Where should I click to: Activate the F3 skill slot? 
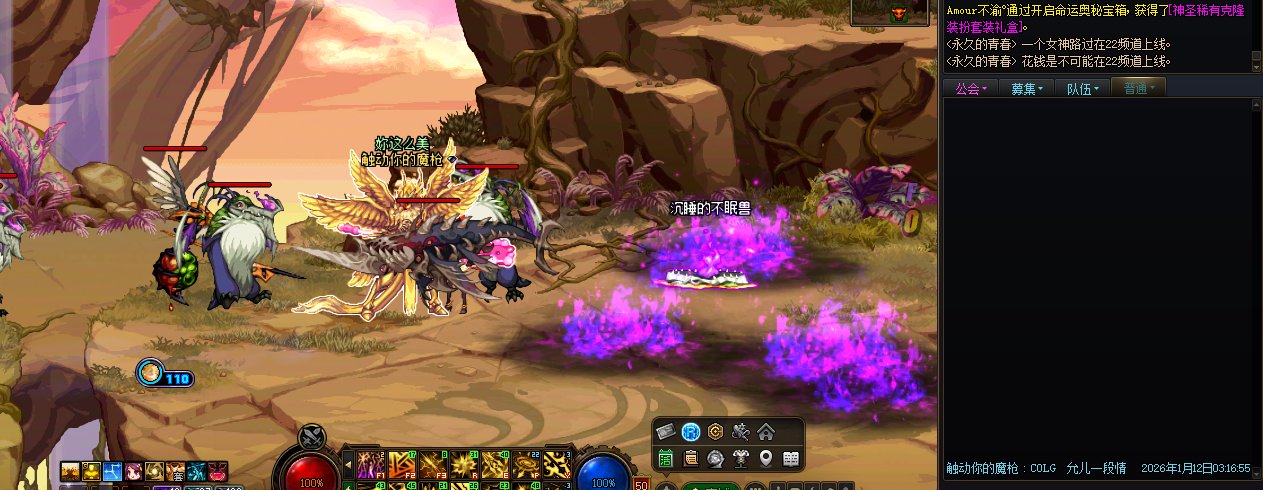[434, 464]
